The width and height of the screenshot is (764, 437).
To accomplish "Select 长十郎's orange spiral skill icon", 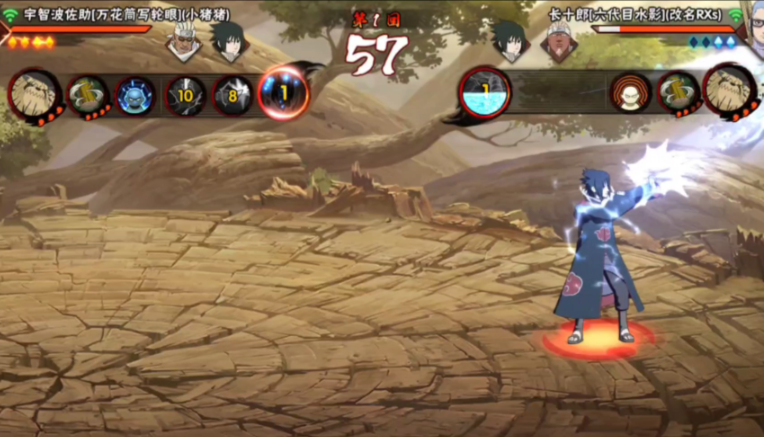I will pyautogui.click(x=630, y=93).
